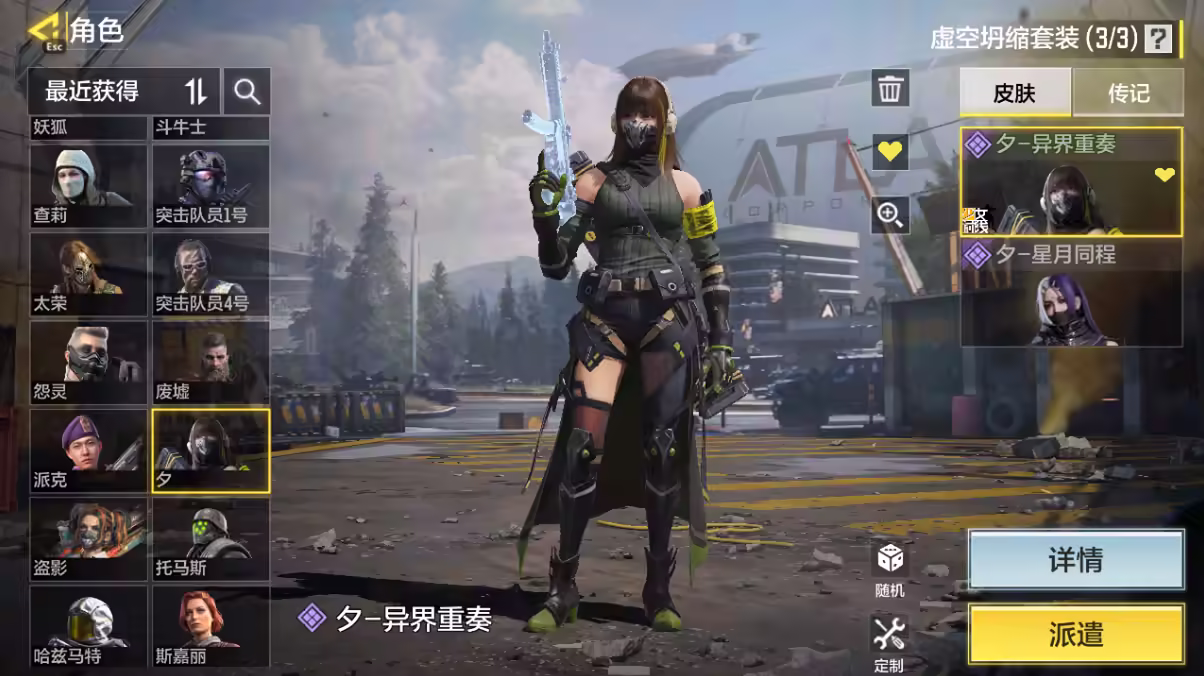Zoom in on character with magnifier-plus icon

890,213
